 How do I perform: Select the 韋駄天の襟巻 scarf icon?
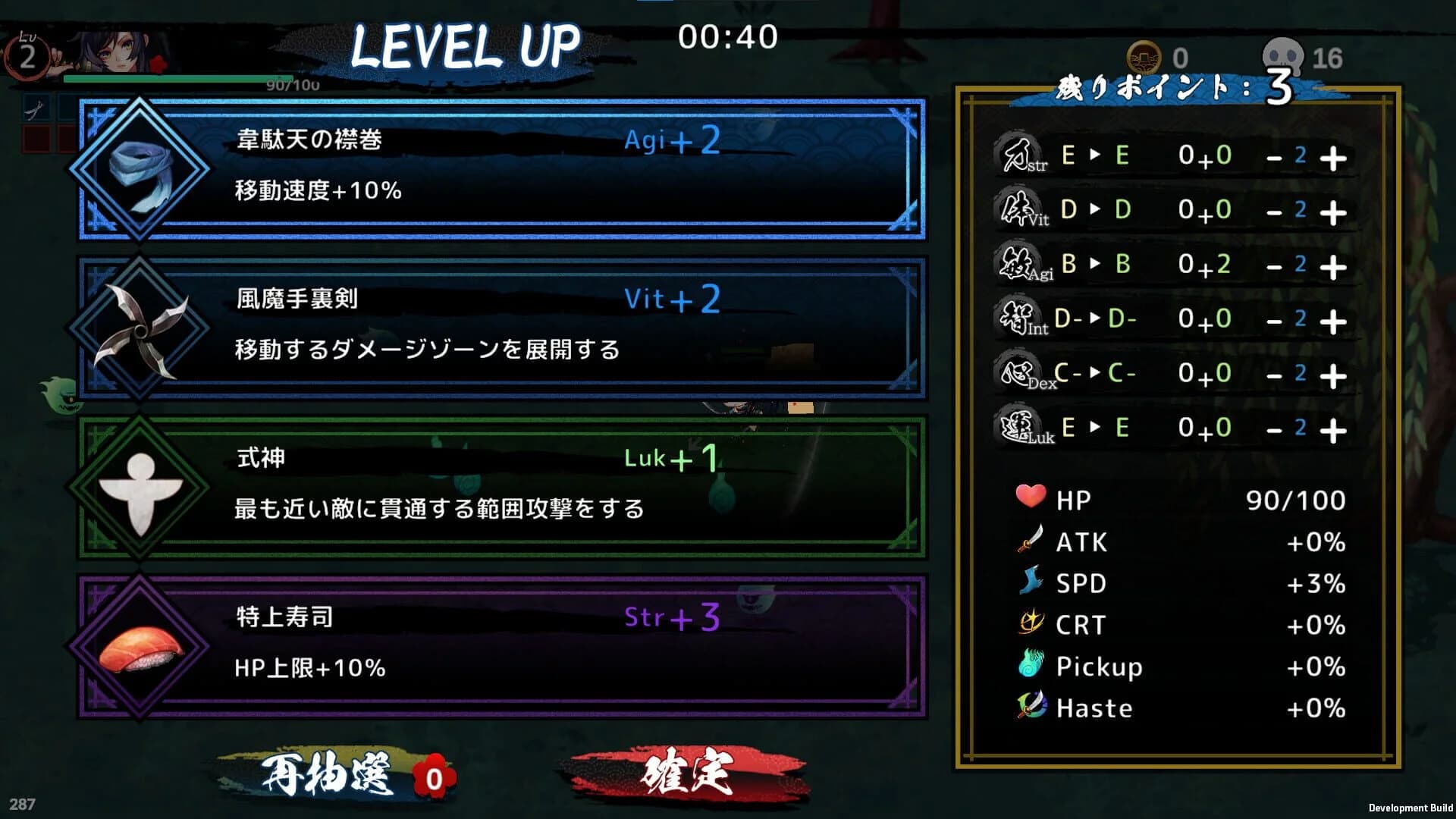[x=139, y=173]
